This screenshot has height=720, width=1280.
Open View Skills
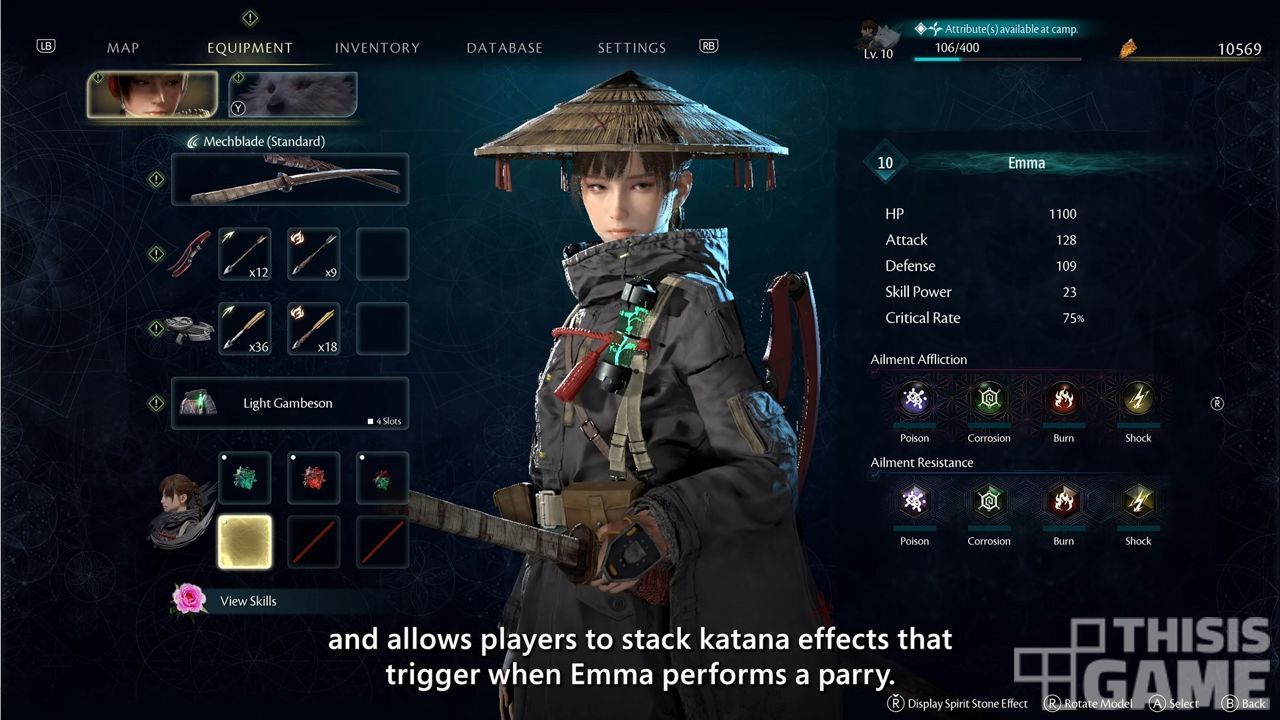click(248, 601)
